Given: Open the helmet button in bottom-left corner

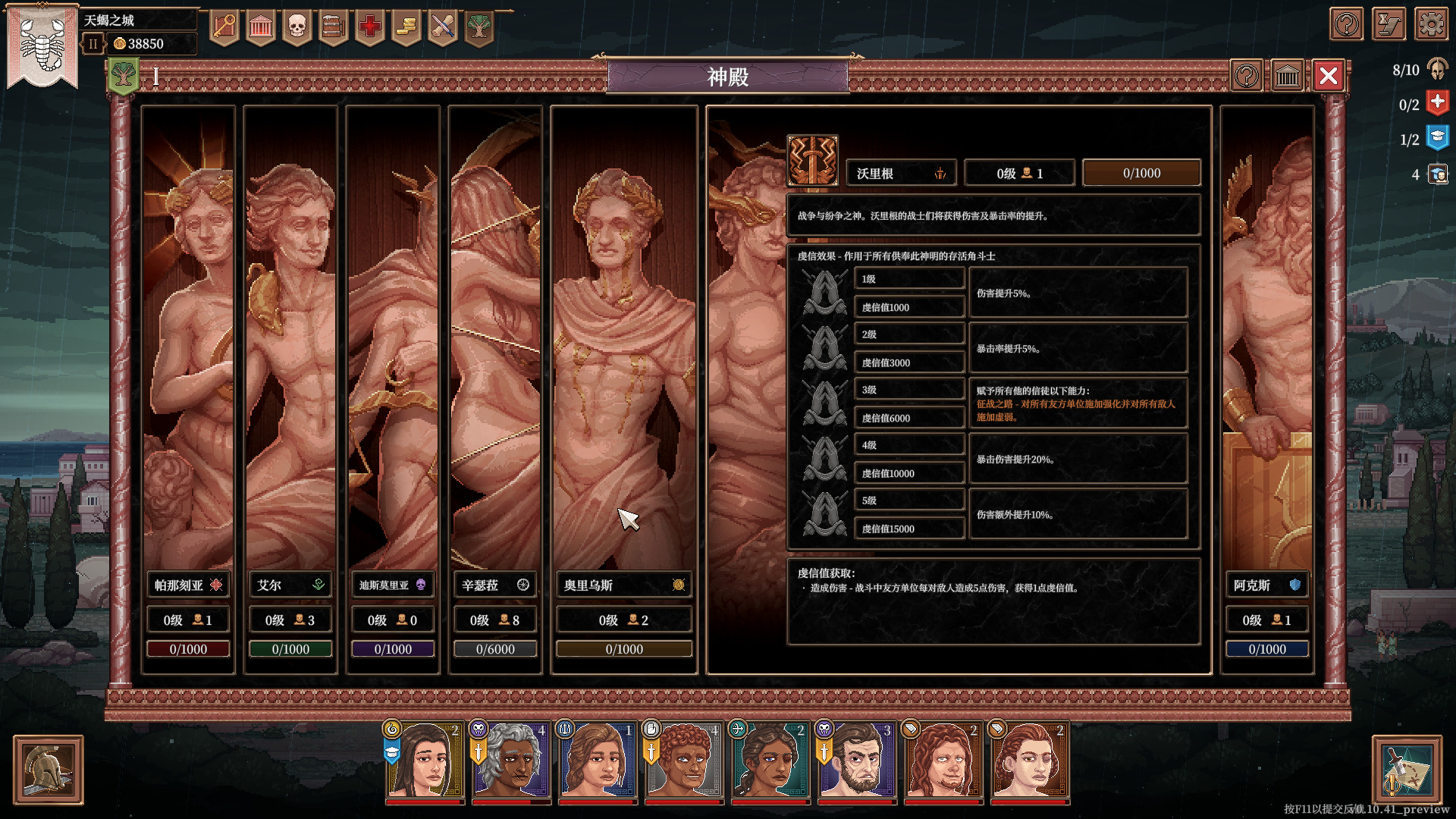Looking at the screenshot, I should pyautogui.click(x=49, y=770).
